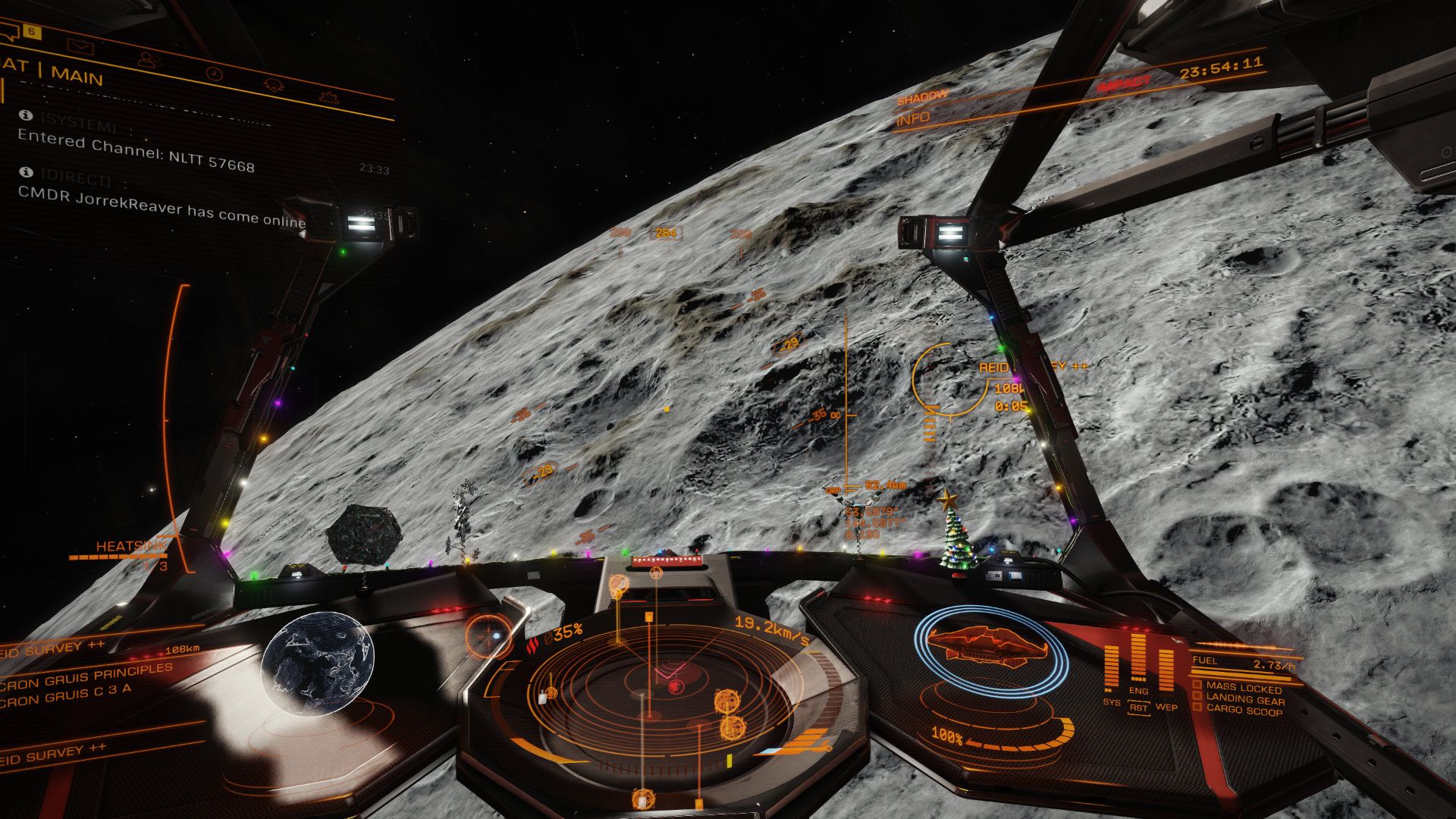Select the ENG power distributor bar
This screenshot has height=819, width=1456.
coord(1138,658)
